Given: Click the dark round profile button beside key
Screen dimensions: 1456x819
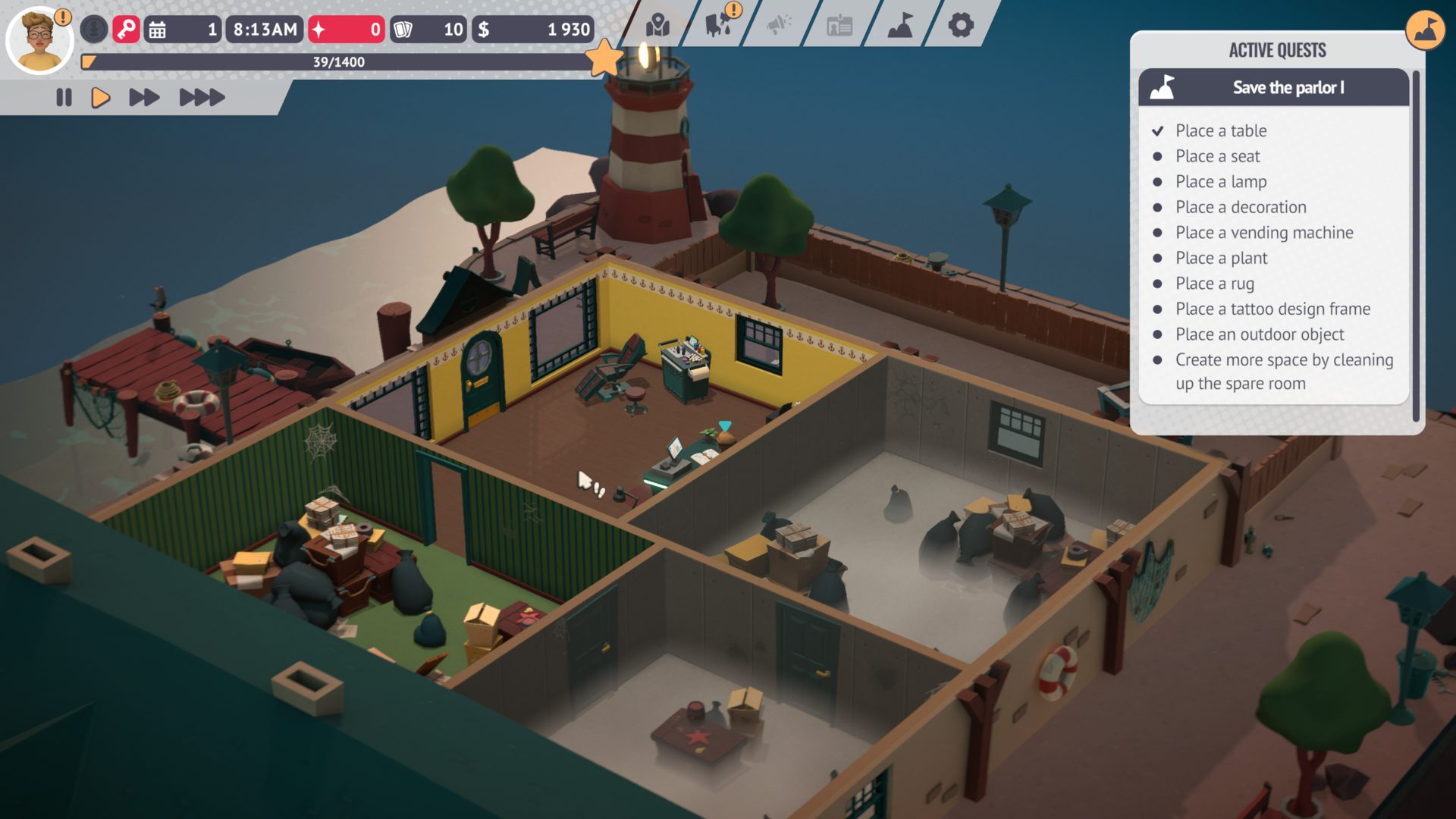Looking at the screenshot, I should tap(94, 30).
